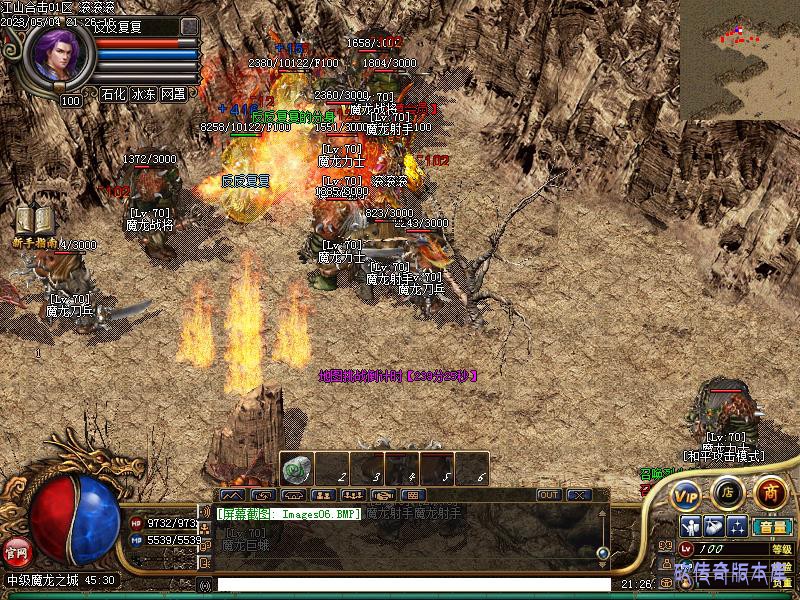Open the VIP panel
Viewport: 800px width, 600px height.
[x=686, y=493]
